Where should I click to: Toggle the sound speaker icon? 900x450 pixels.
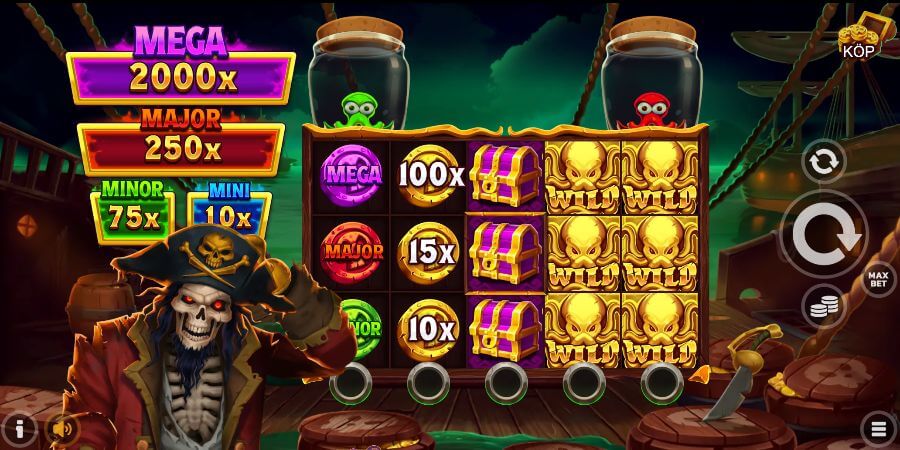[63, 429]
